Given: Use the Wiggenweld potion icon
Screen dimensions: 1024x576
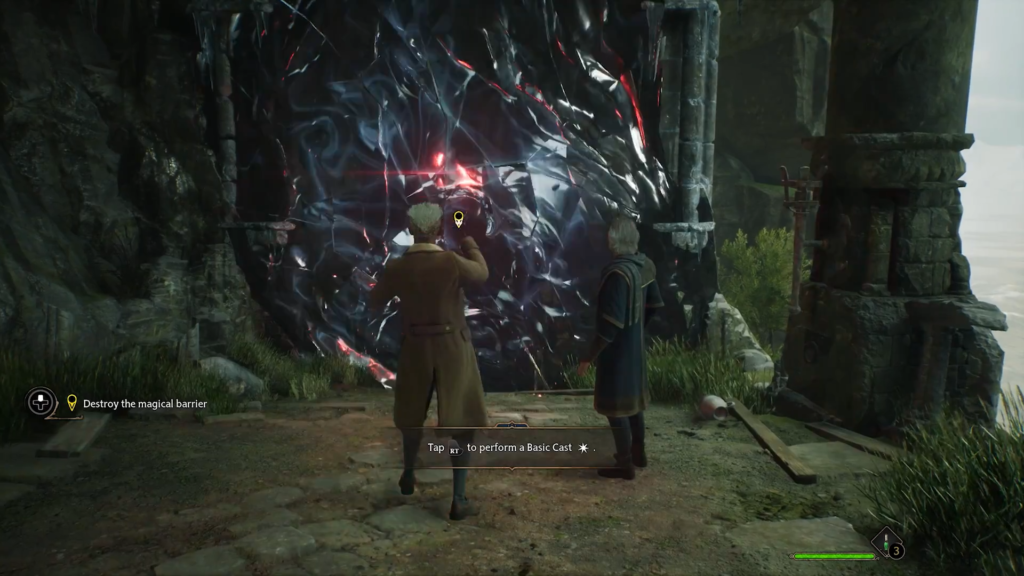Looking at the screenshot, I should pyautogui.click(x=886, y=546).
